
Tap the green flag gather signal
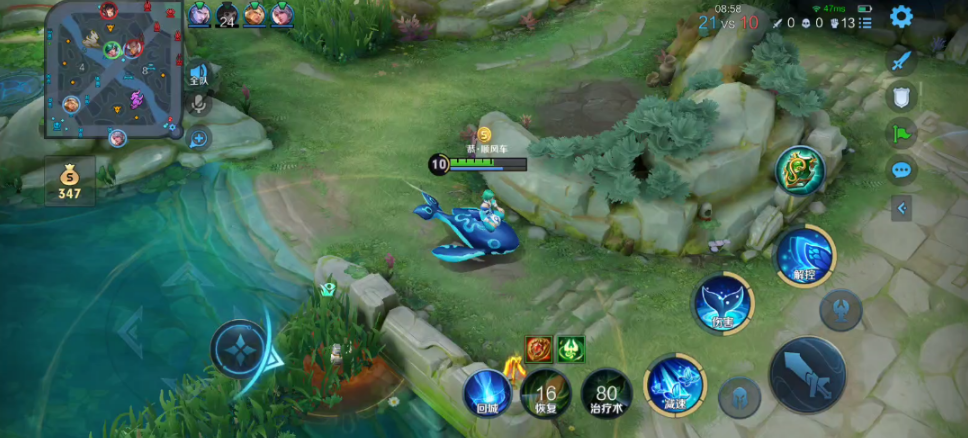click(x=901, y=133)
